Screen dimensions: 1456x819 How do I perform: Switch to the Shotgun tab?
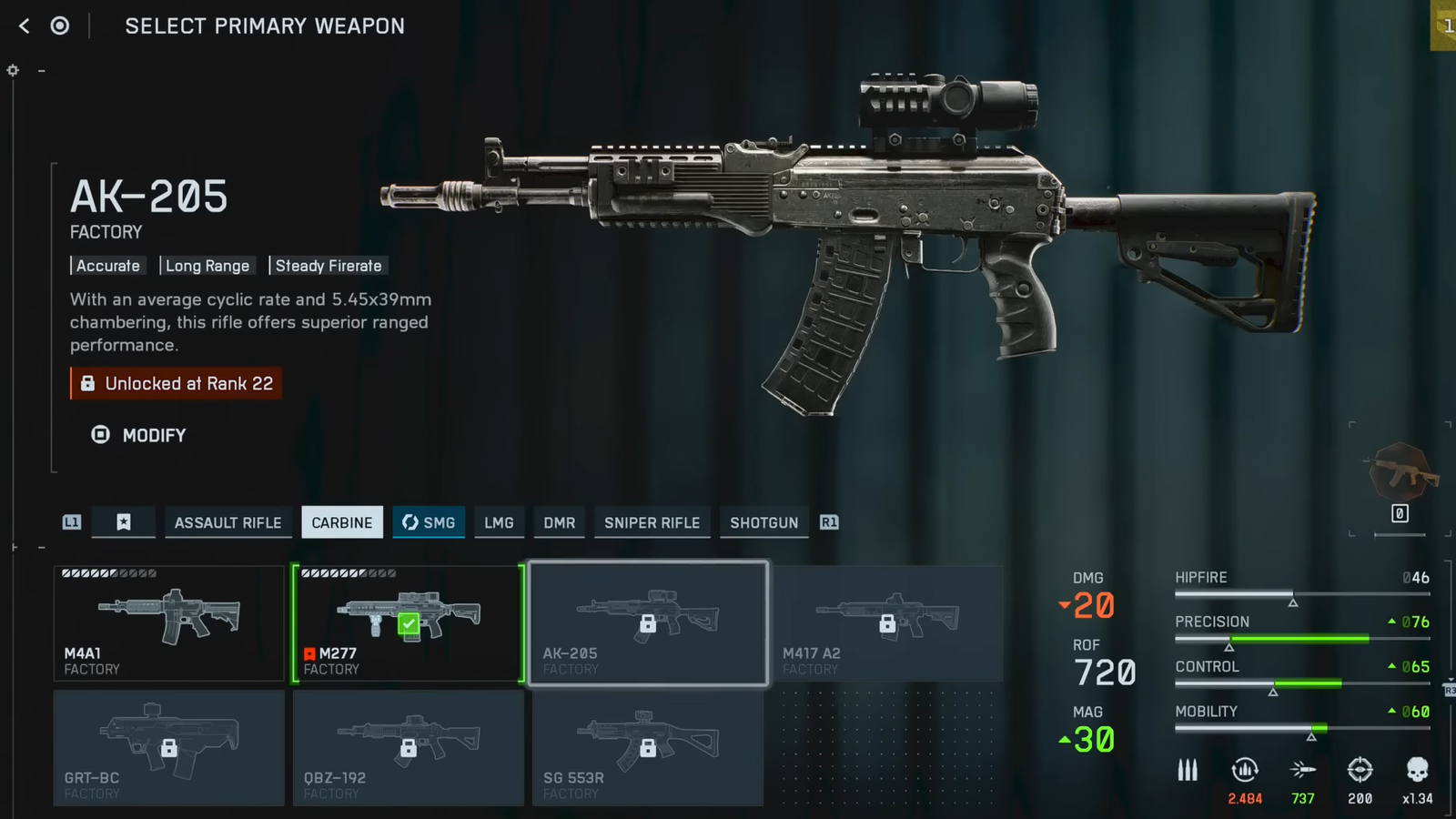pos(763,522)
